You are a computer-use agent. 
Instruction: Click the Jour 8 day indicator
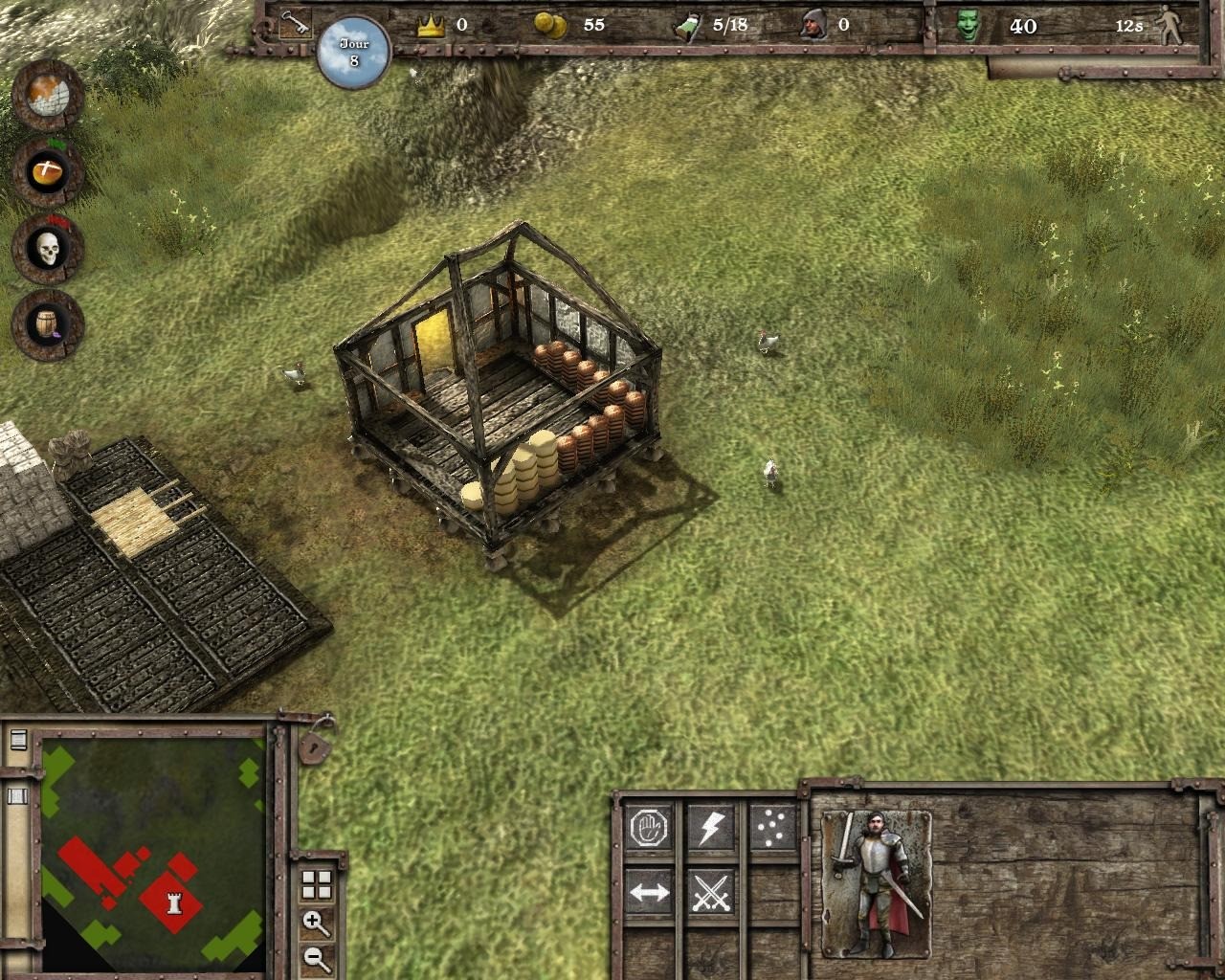(354, 52)
